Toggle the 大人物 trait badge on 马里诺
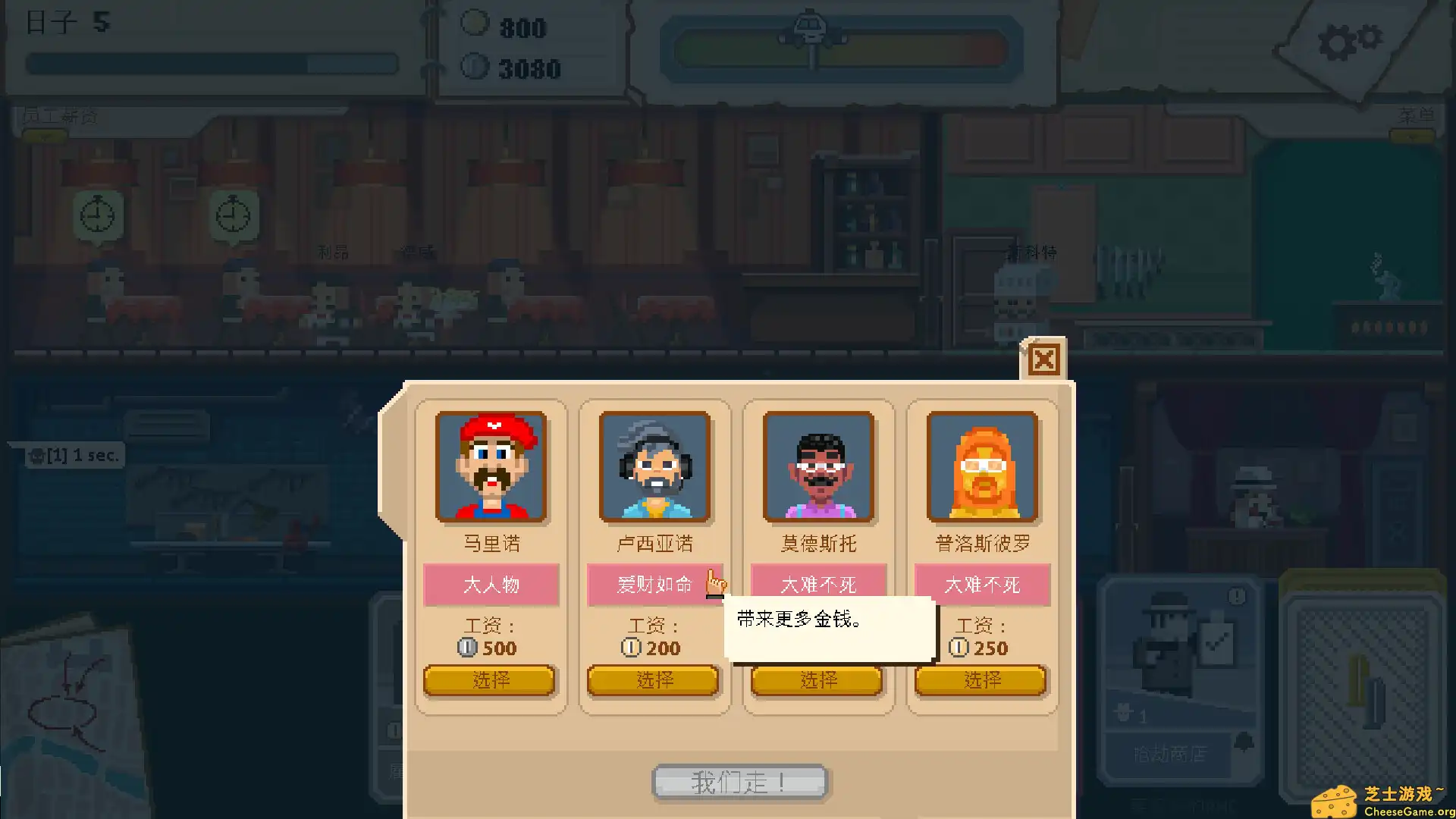Screen dimensions: 1456x819 pos(491,585)
